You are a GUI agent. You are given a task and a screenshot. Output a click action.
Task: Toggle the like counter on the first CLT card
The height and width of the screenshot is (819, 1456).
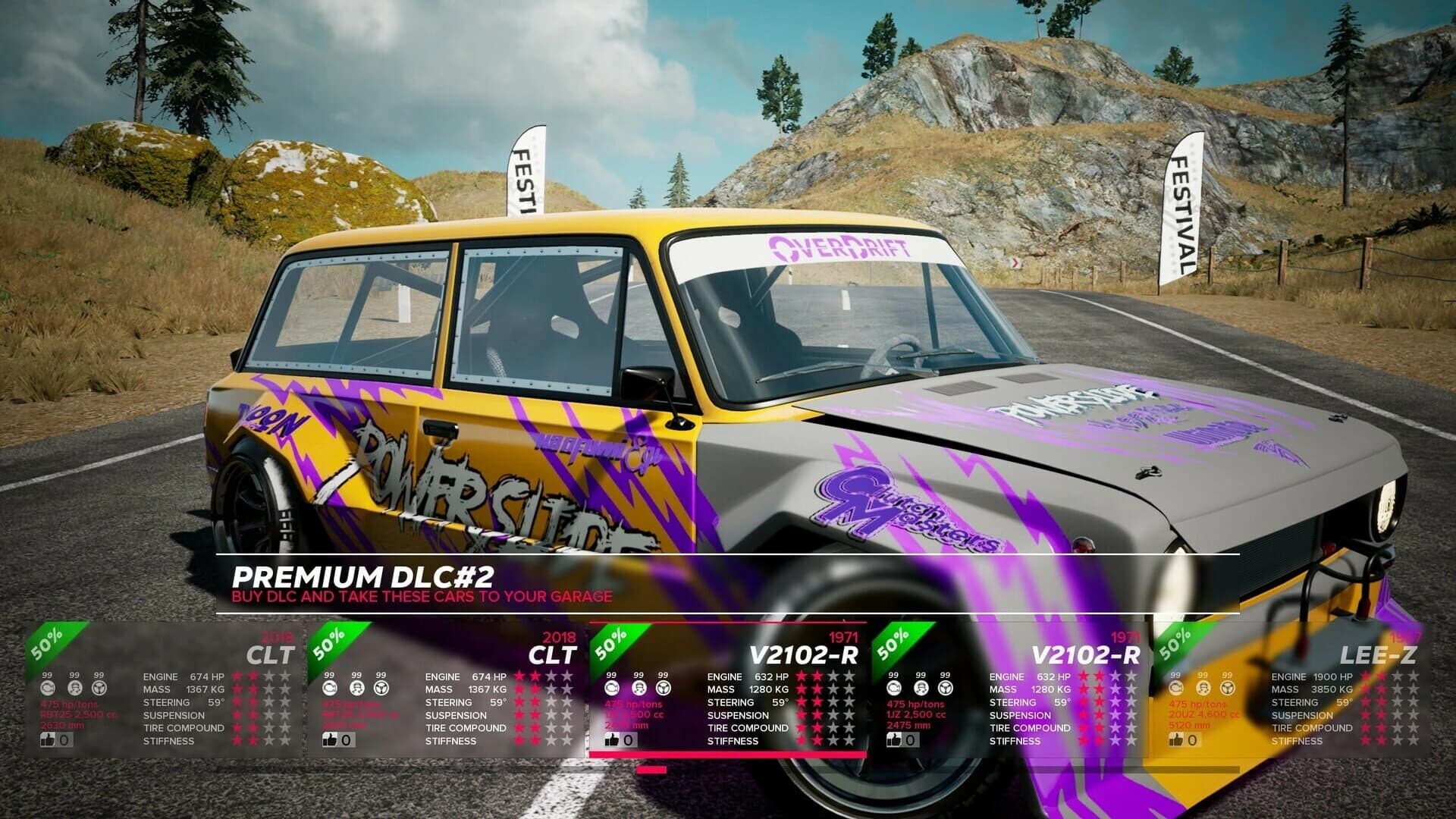pos(49,741)
